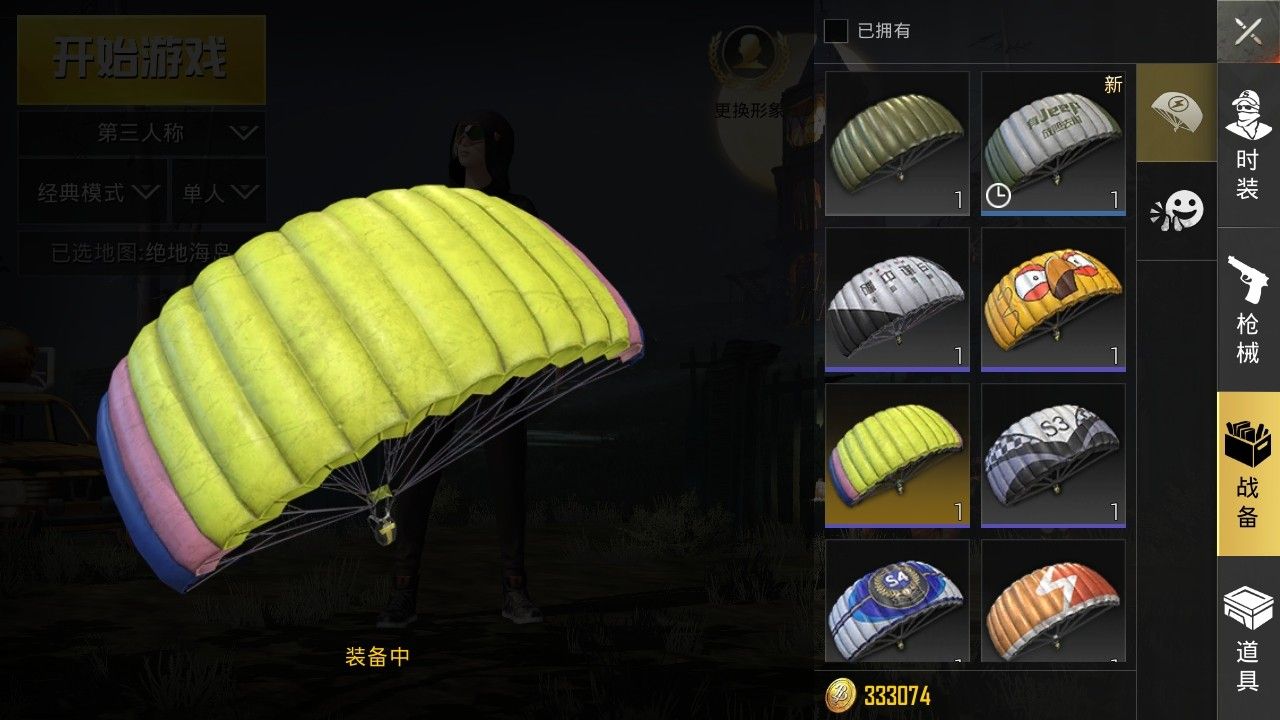Pick the new Jeep parachute skin
The height and width of the screenshot is (720, 1280).
pos(1053,143)
